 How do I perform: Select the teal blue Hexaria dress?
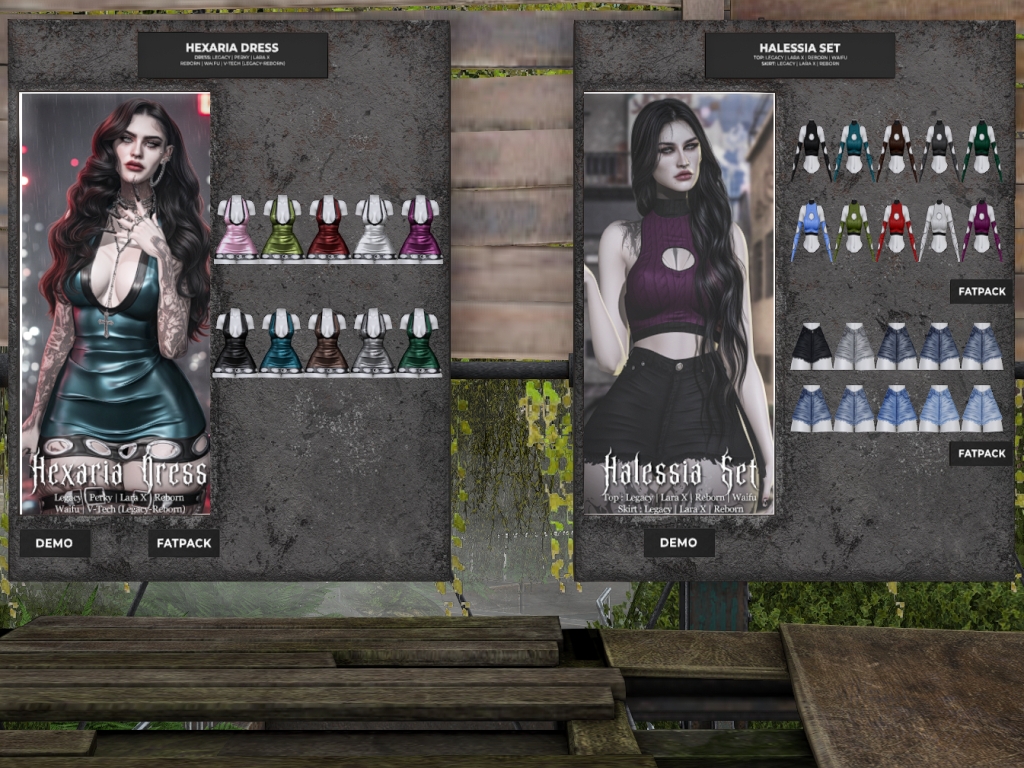pos(282,341)
